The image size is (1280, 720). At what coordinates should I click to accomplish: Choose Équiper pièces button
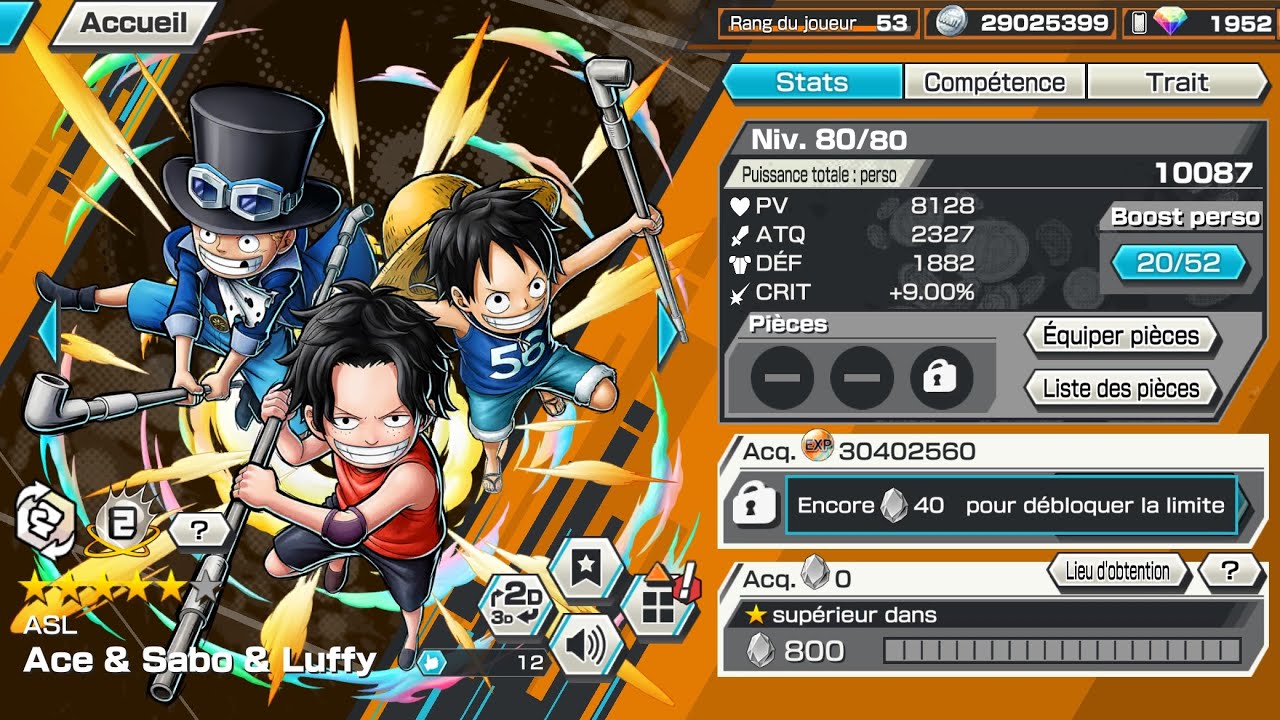[1120, 336]
